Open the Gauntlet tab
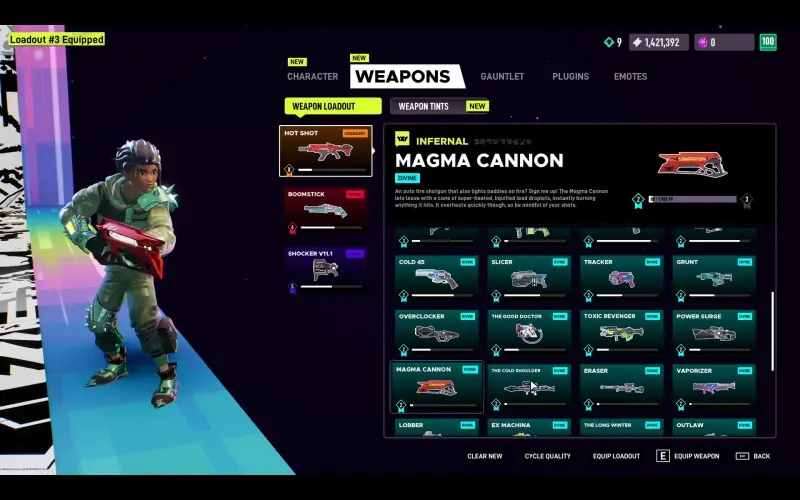 (501, 77)
